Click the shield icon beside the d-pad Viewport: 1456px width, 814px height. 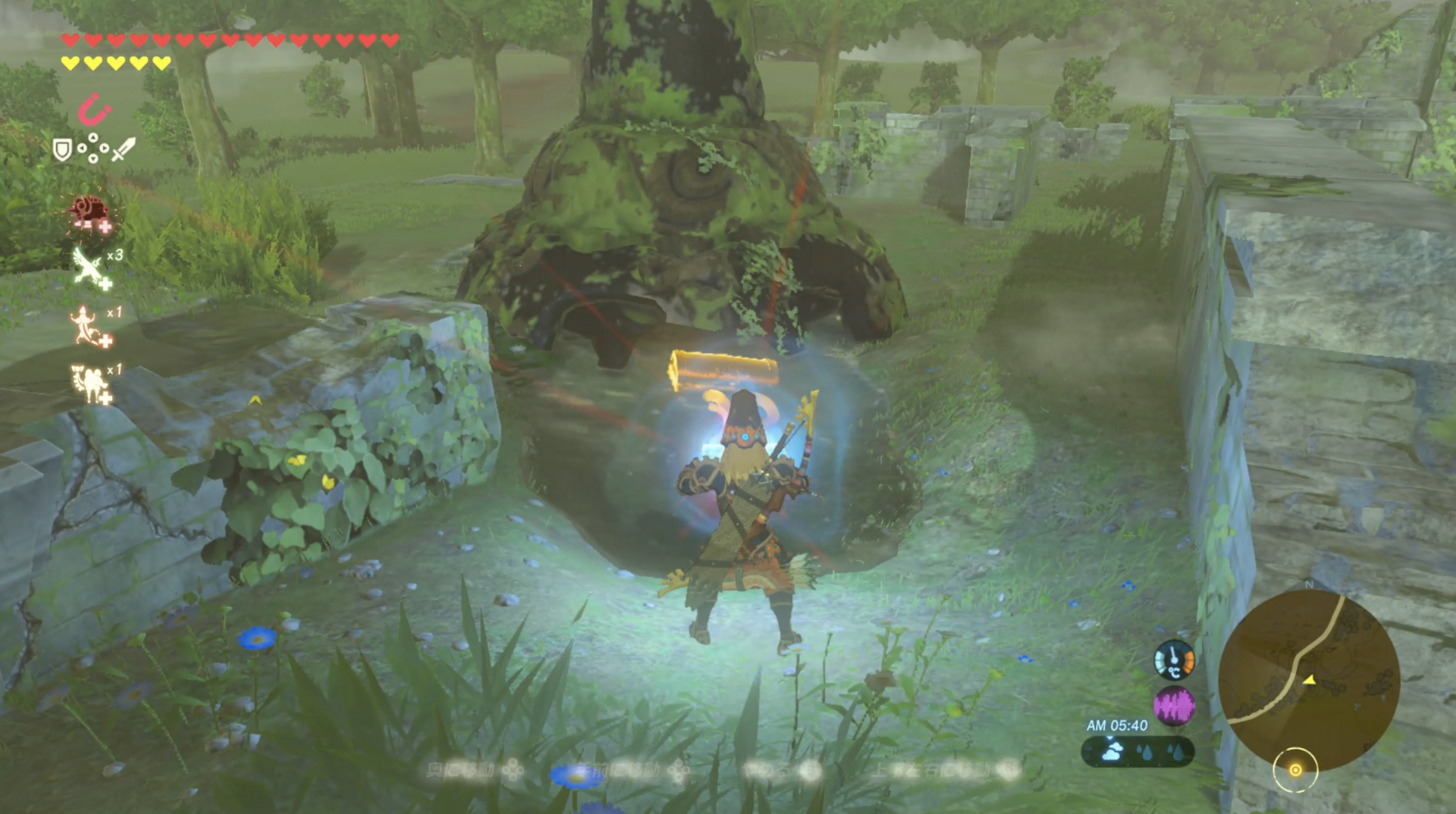tap(62, 148)
